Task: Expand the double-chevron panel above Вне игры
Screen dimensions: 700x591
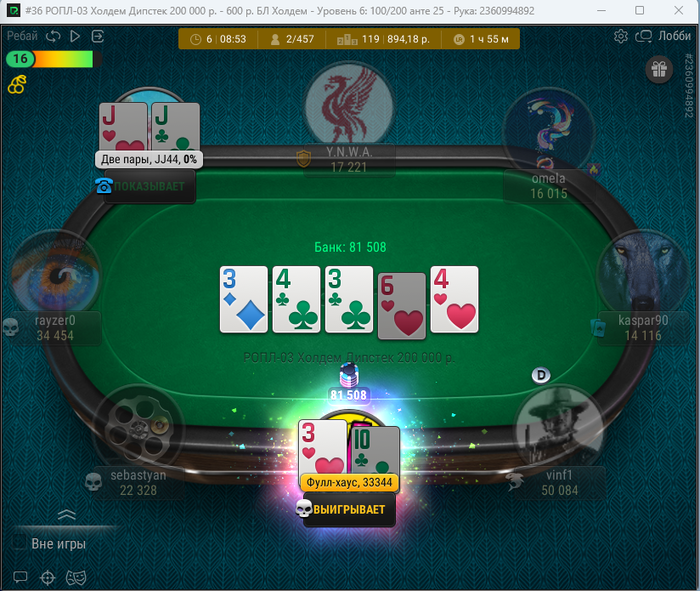Action: point(66,514)
